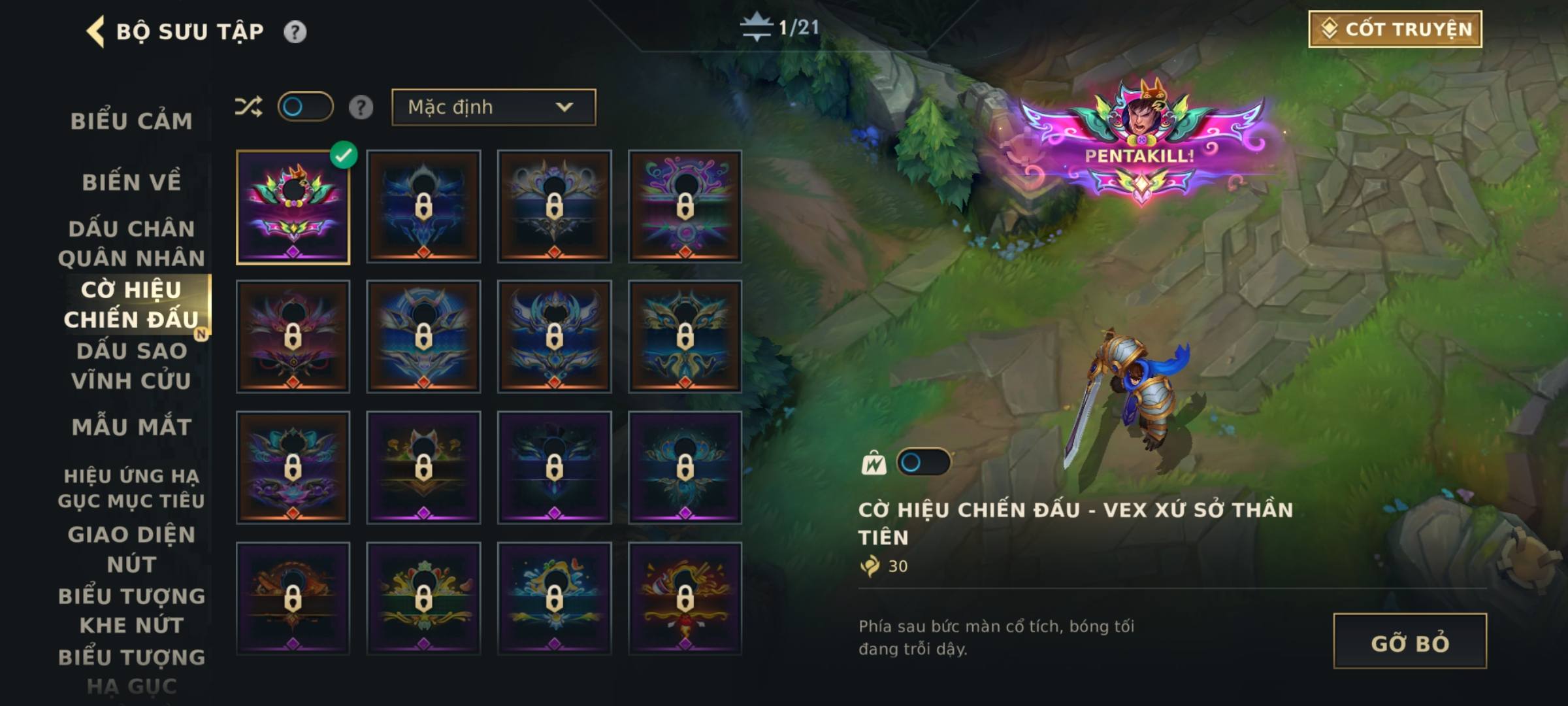The image size is (1568, 706).
Task: Open Hiệu Ứng Hạ Gục Mục Tiêu category
Action: [x=131, y=488]
